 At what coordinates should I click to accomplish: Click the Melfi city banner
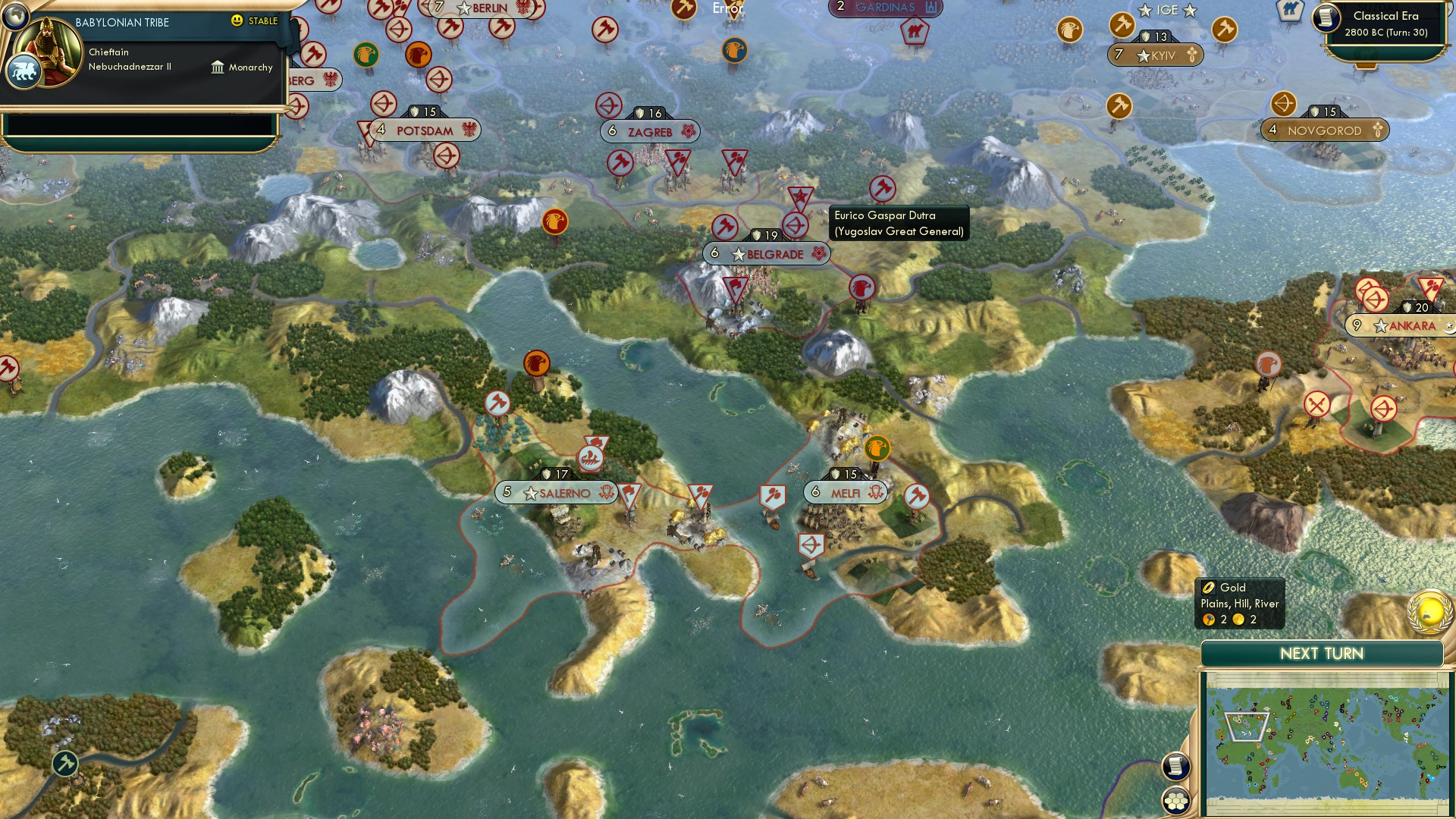pos(845,492)
